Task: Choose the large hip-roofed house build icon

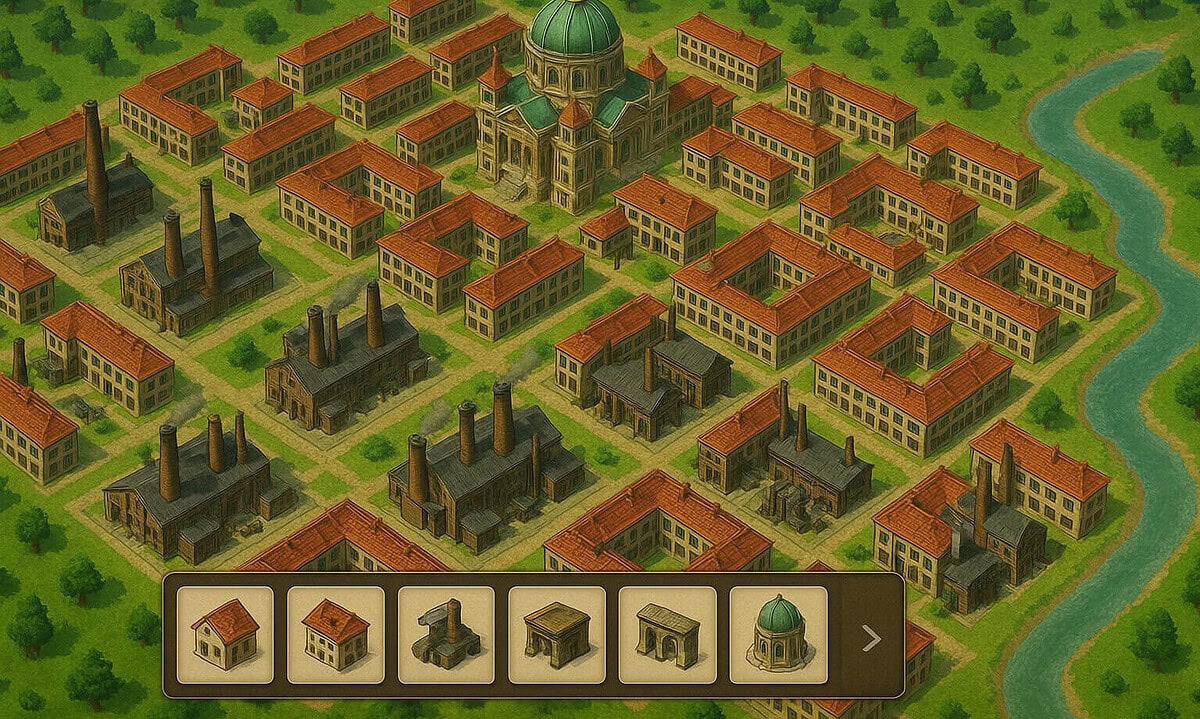Action: pos(335,634)
